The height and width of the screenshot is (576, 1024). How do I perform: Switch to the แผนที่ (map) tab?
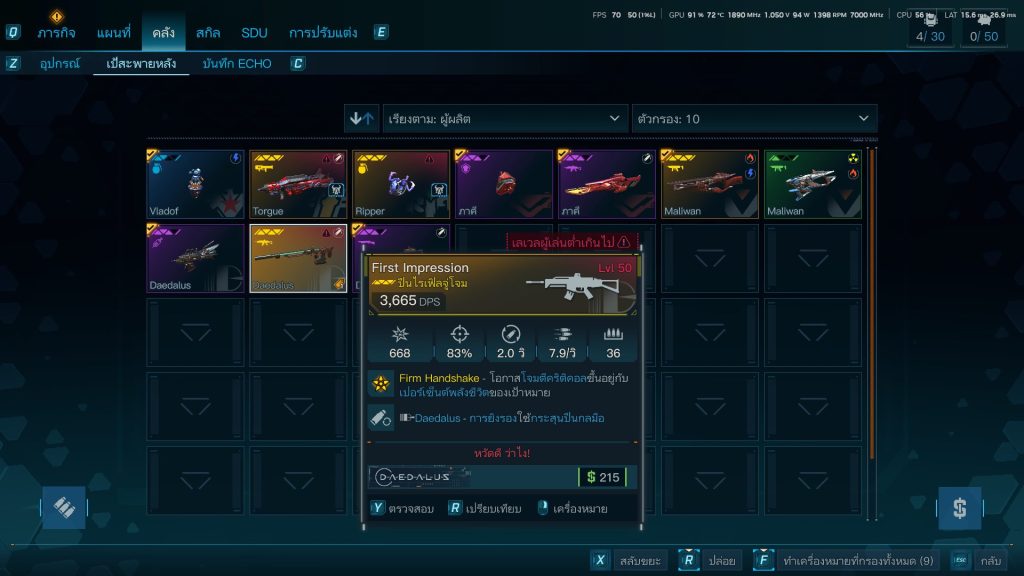click(x=113, y=32)
